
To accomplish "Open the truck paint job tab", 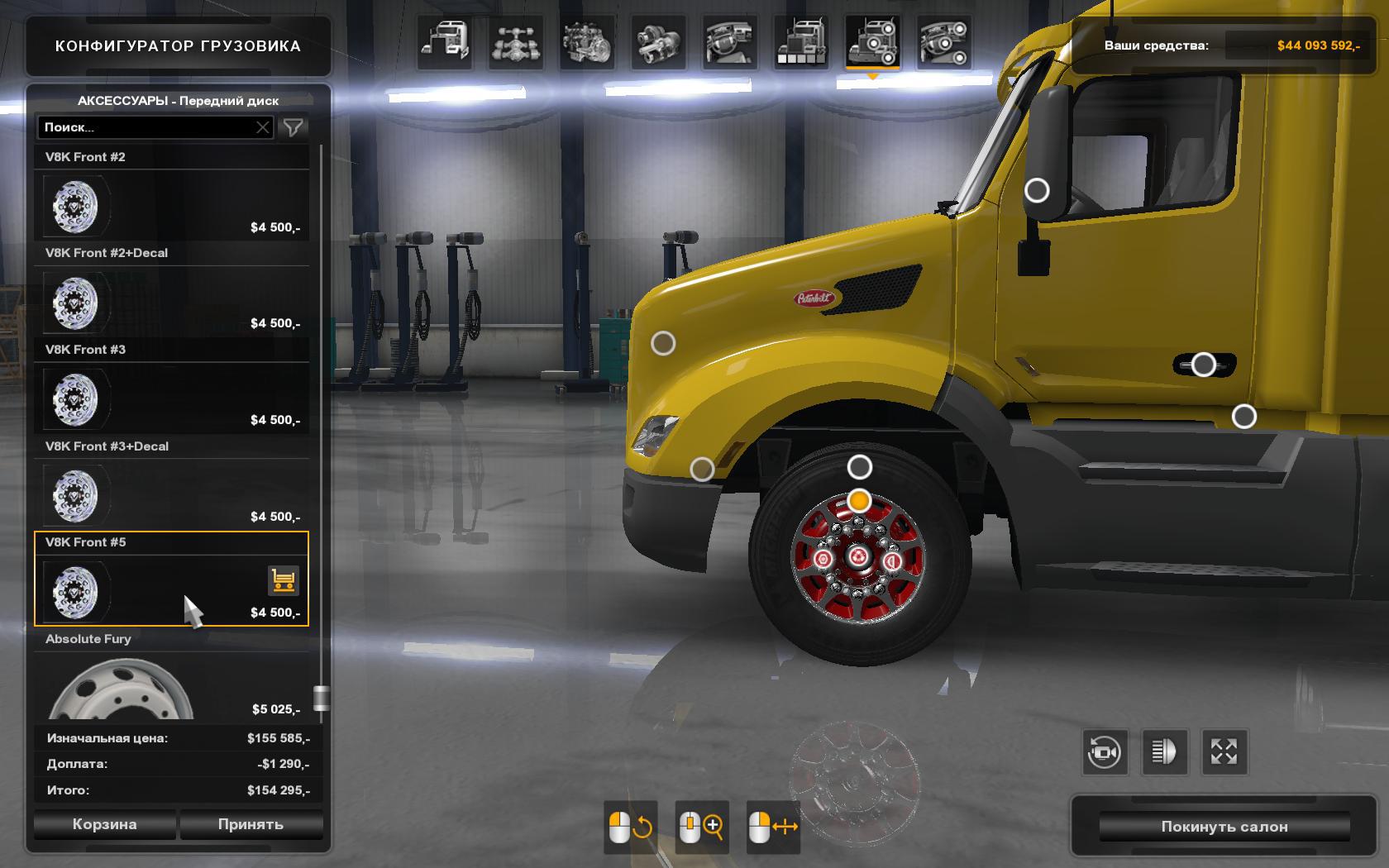I will [x=800, y=41].
